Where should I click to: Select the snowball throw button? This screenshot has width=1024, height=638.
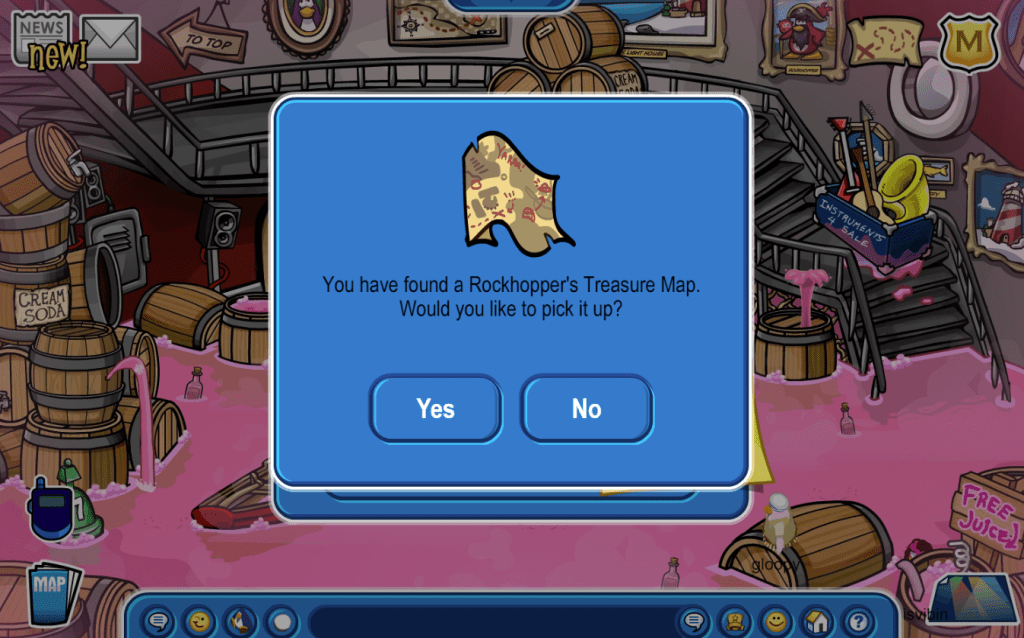tap(282, 621)
